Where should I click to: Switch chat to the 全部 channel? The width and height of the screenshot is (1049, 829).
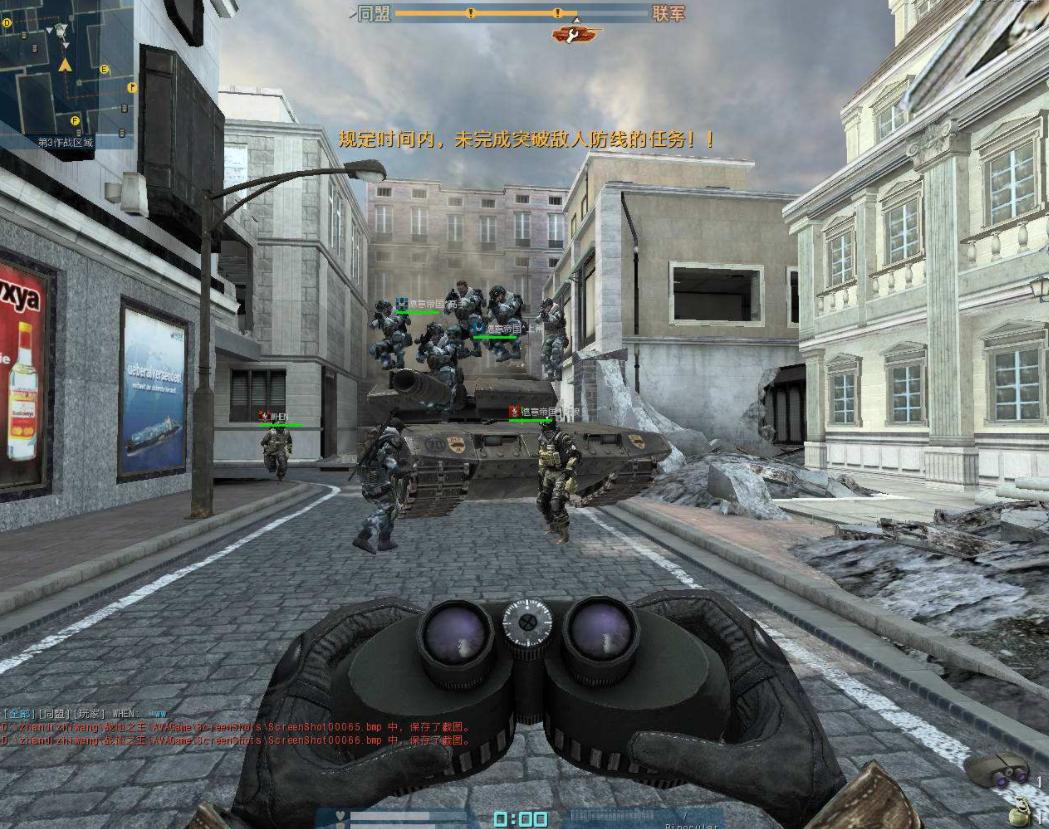click(17, 713)
